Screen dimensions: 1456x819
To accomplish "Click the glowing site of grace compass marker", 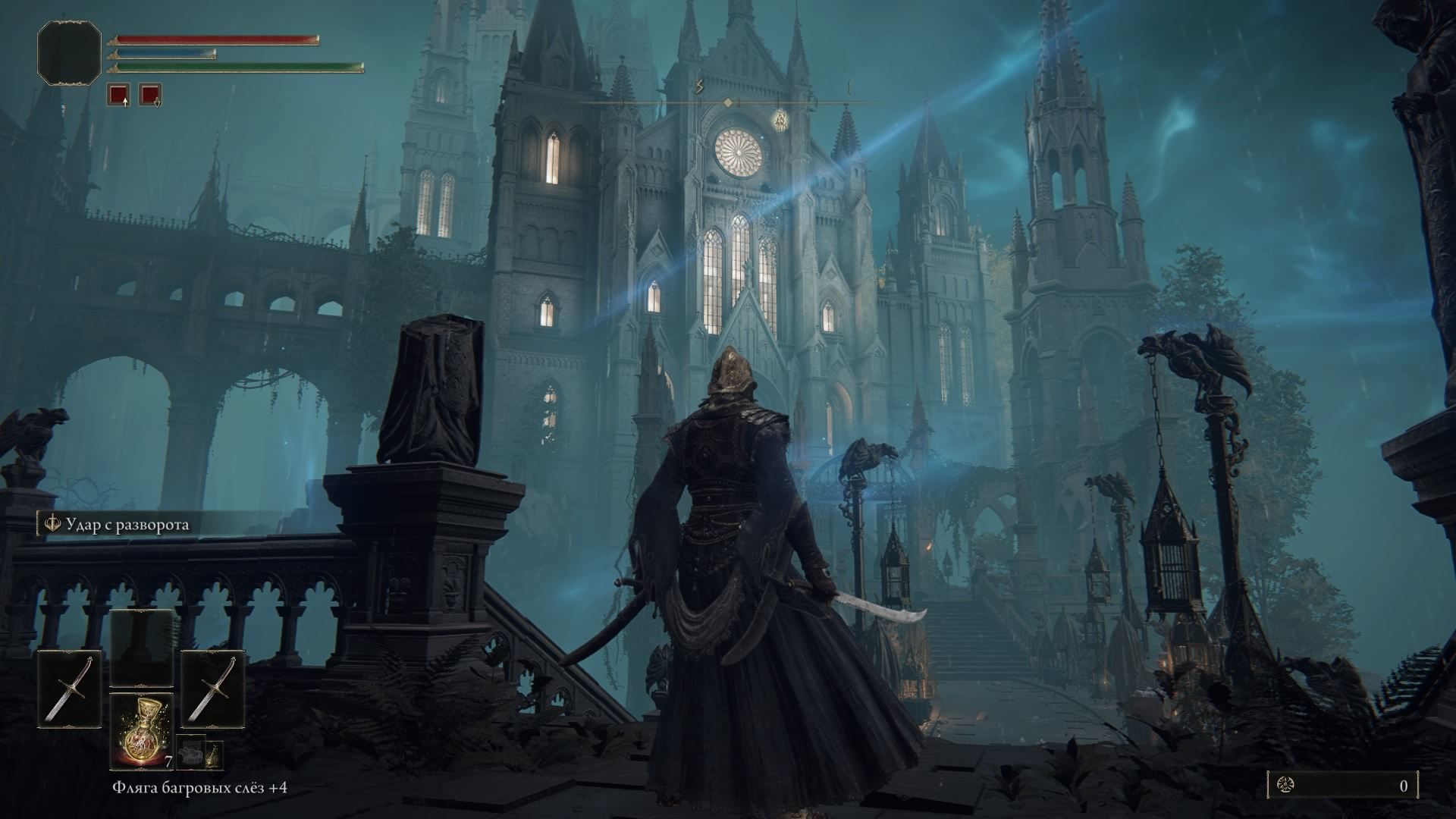I will coord(781,119).
